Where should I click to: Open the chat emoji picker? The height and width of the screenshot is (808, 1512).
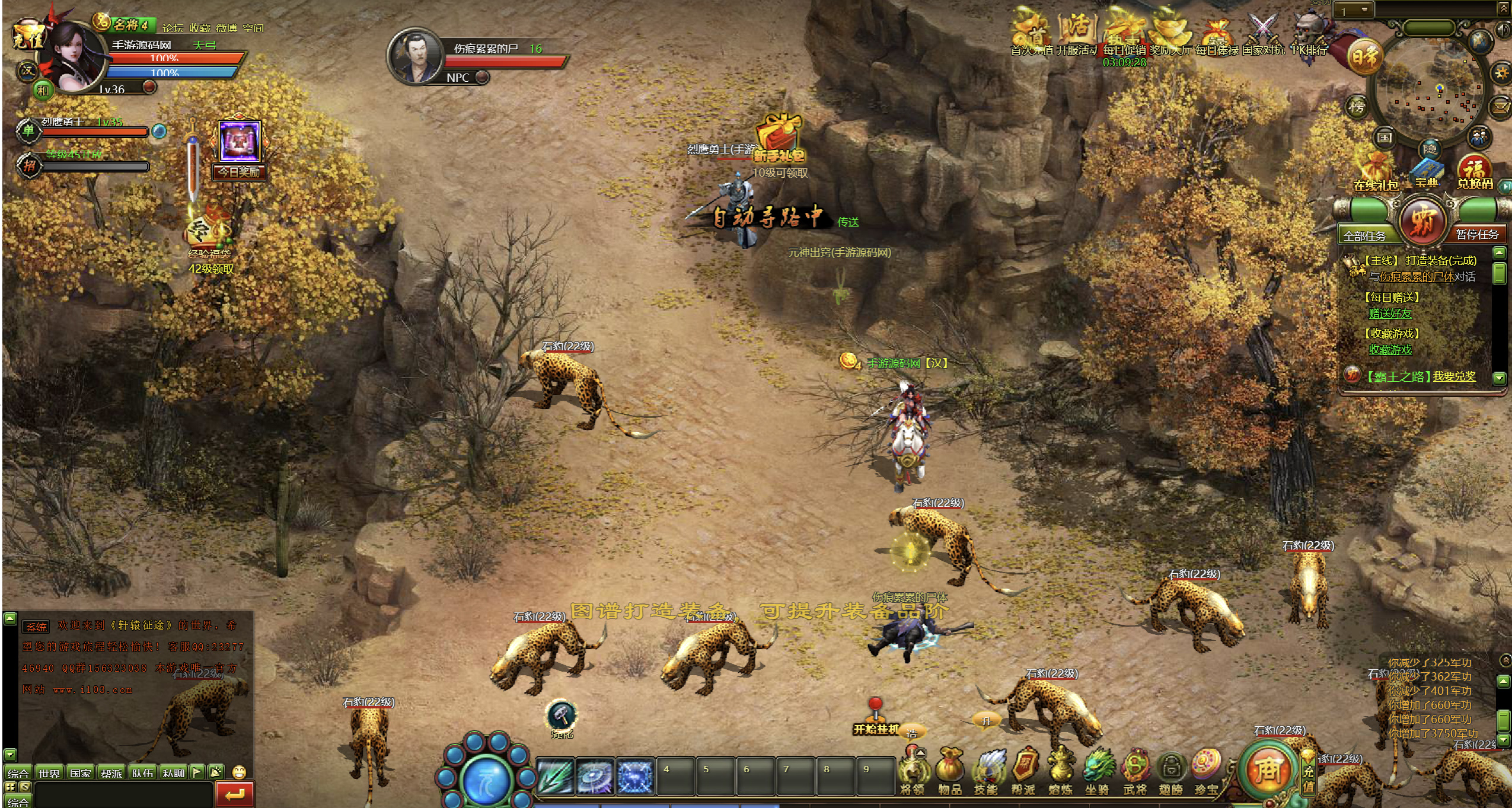coord(239,772)
